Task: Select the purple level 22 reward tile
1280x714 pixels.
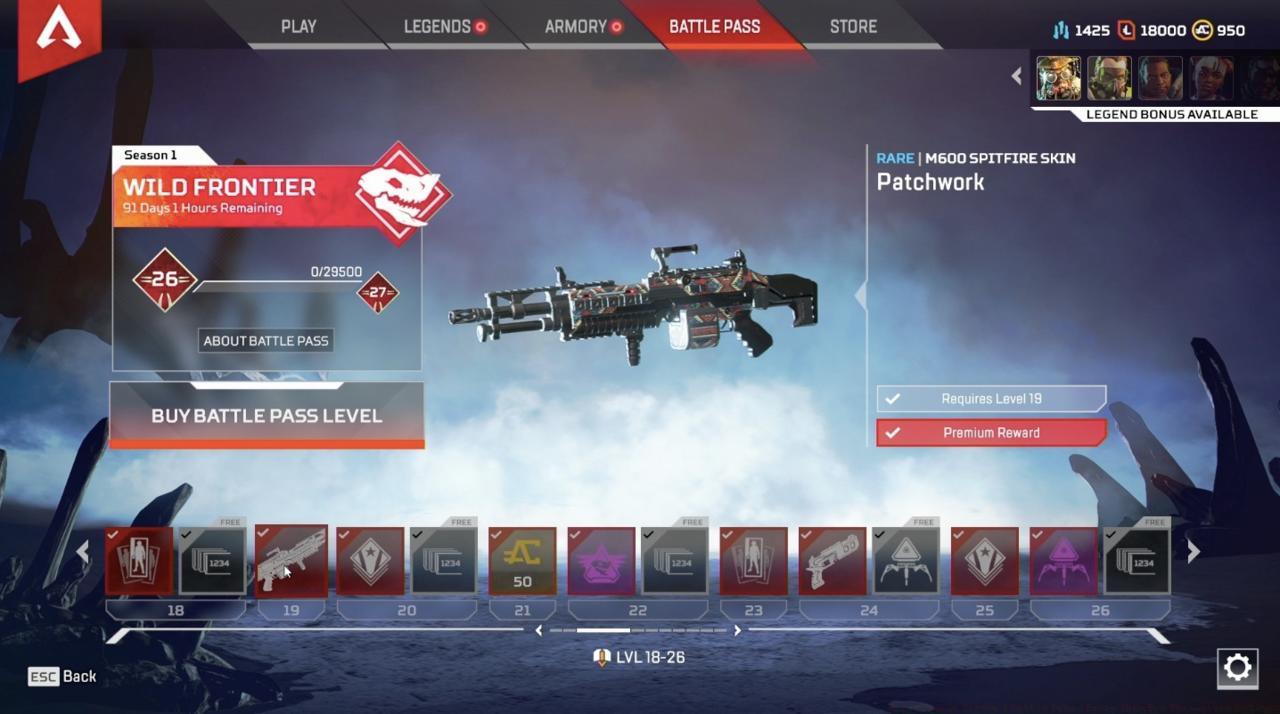Action: tap(601, 561)
